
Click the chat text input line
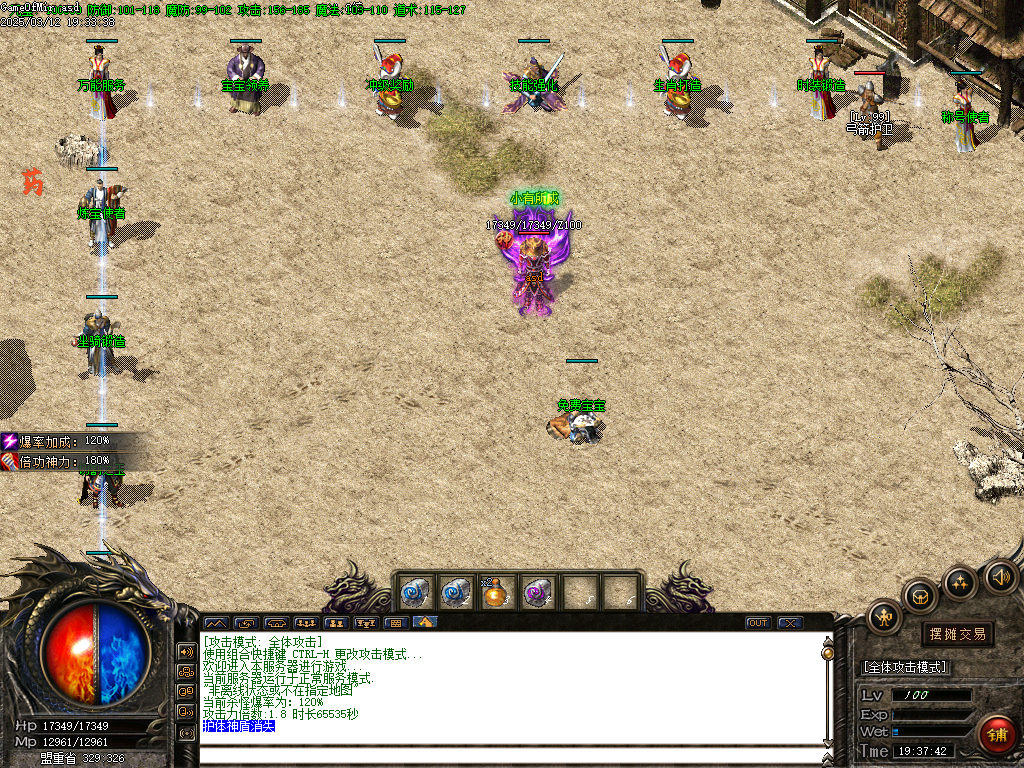pos(510,755)
